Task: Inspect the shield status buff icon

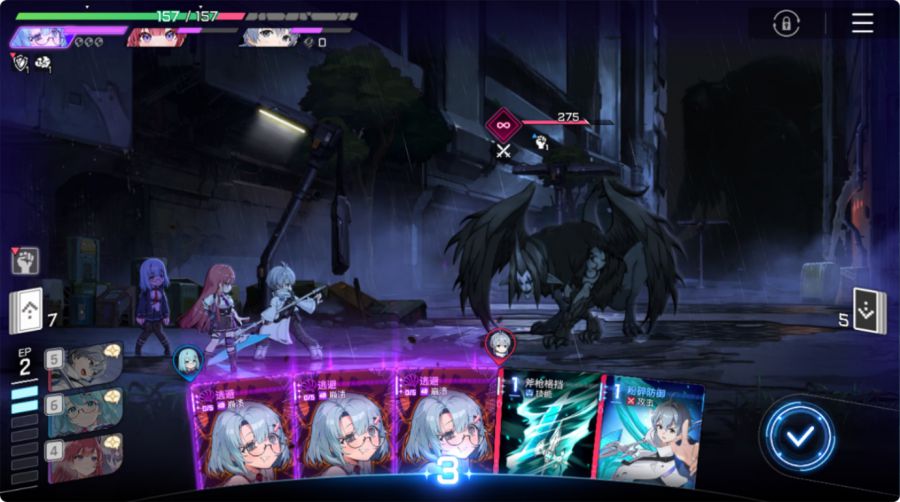Action: (21, 63)
